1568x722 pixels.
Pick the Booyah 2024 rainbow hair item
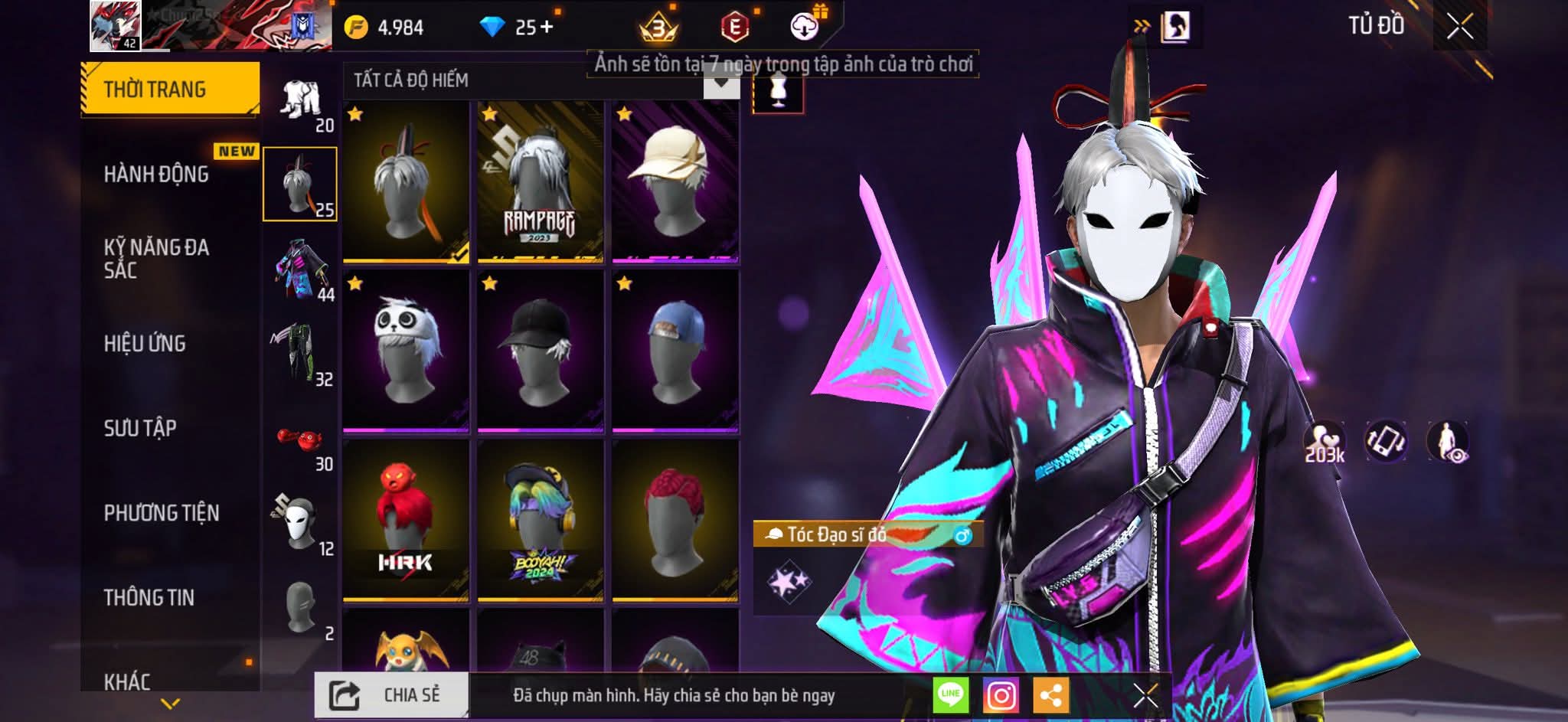(x=540, y=519)
